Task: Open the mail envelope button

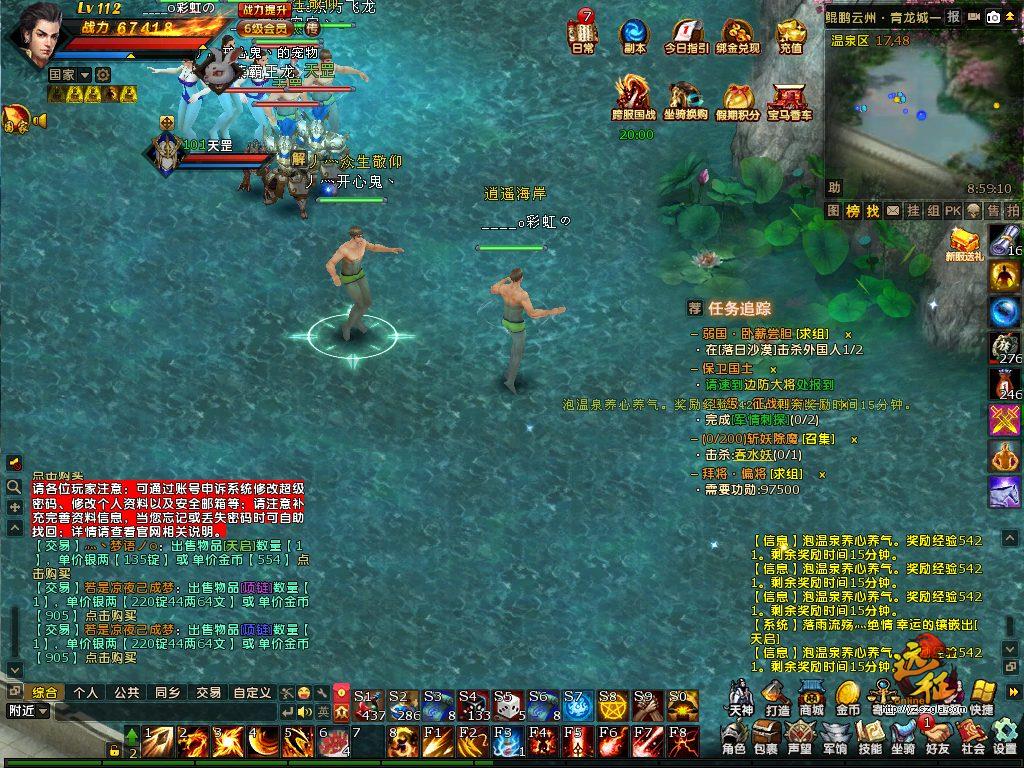Action: point(974,17)
